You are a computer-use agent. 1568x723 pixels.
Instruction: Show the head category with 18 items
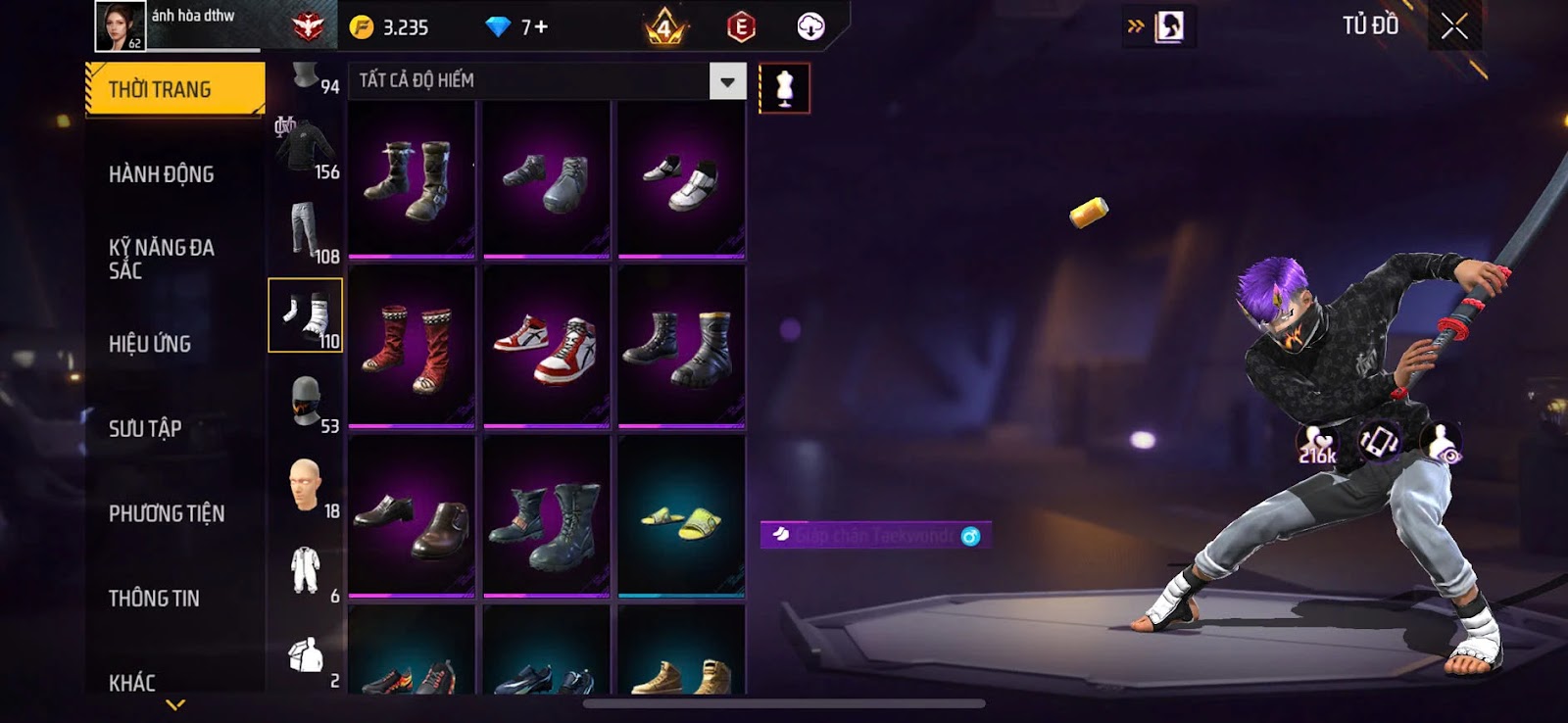tap(306, 486)
